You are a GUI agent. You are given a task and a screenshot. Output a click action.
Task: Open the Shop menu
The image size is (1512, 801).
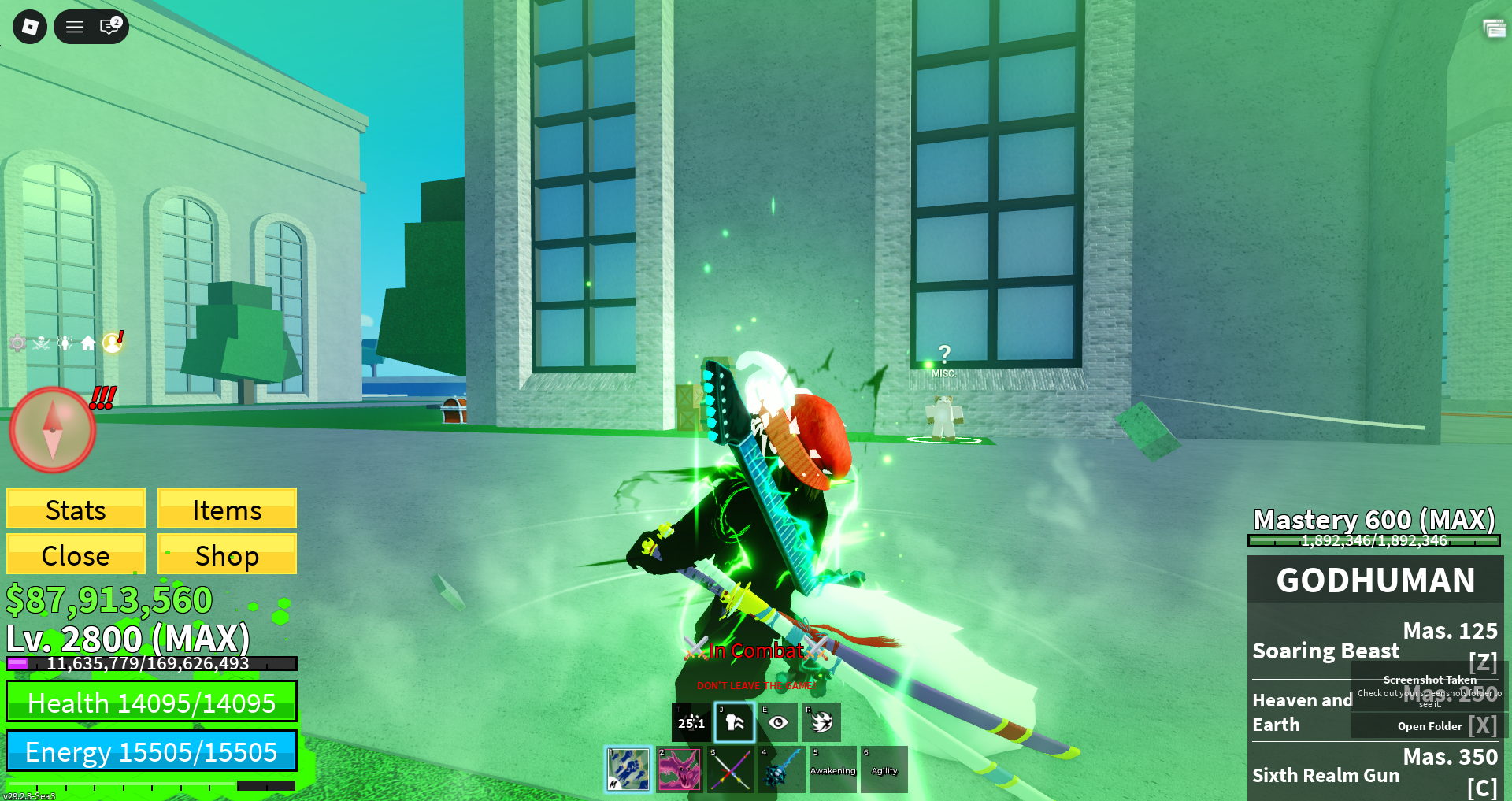(x=227, y=555)
